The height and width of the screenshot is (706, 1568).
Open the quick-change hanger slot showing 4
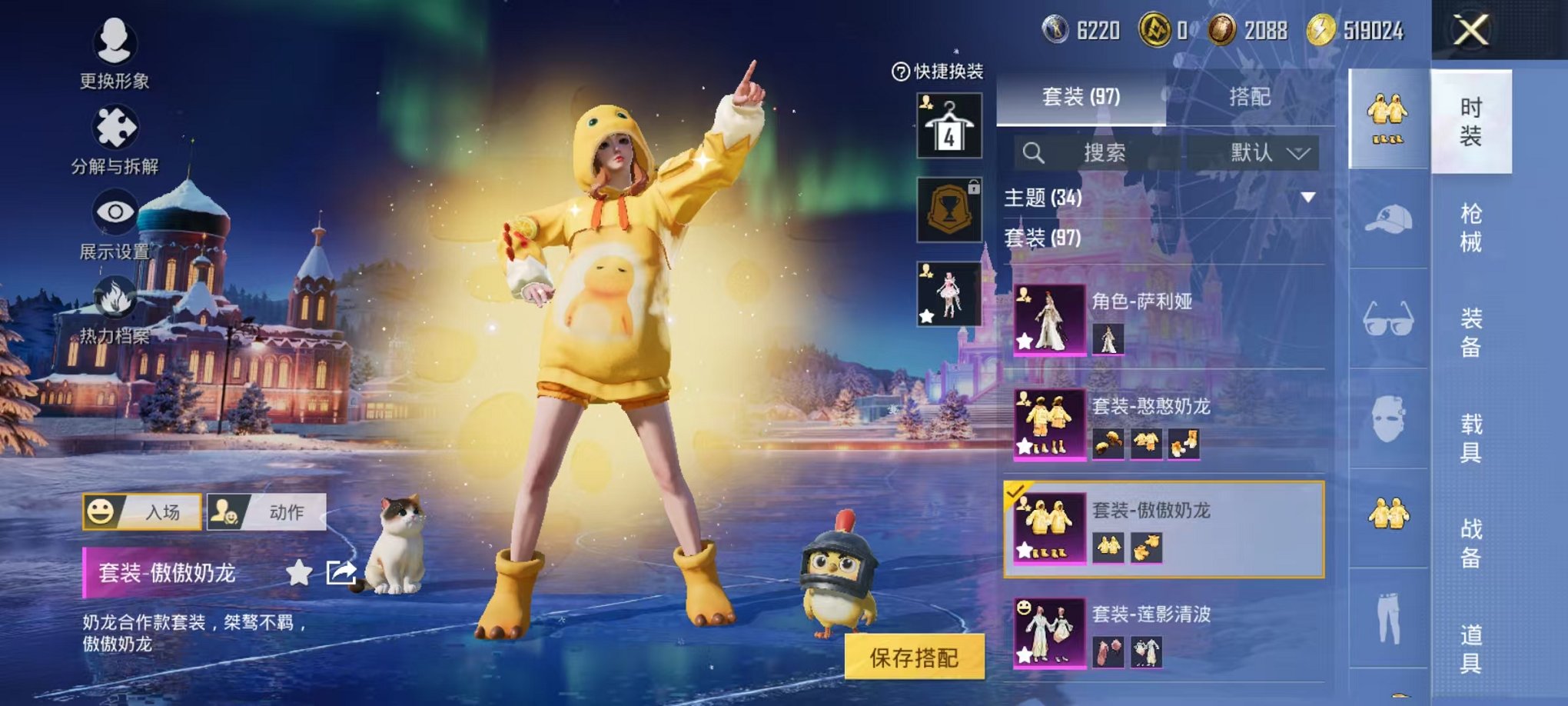point(951,123)
